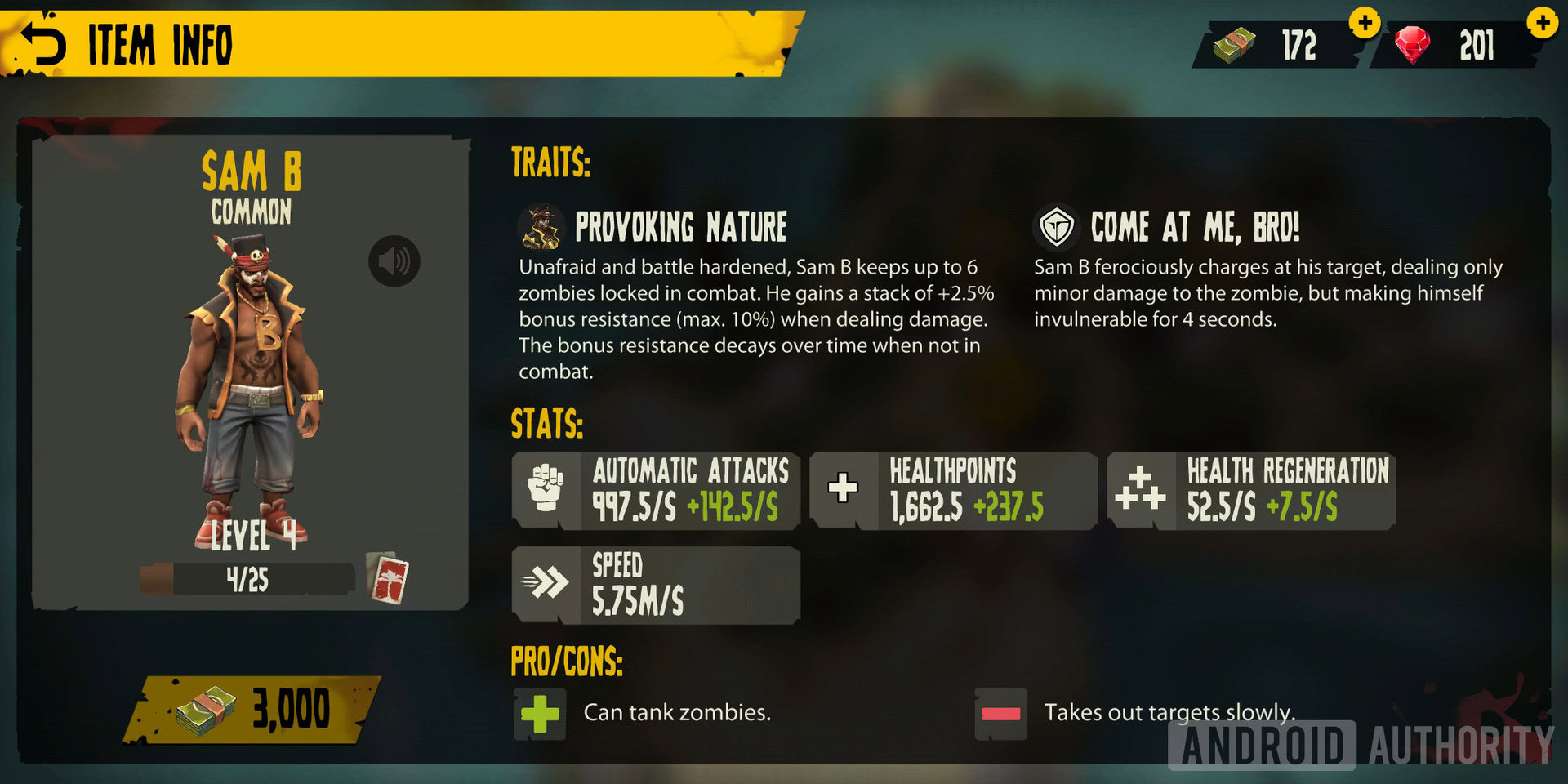1568x784 pixels.
Task: Select the Come At Me, Bro! shield icon
Action: coord(1057,227)
